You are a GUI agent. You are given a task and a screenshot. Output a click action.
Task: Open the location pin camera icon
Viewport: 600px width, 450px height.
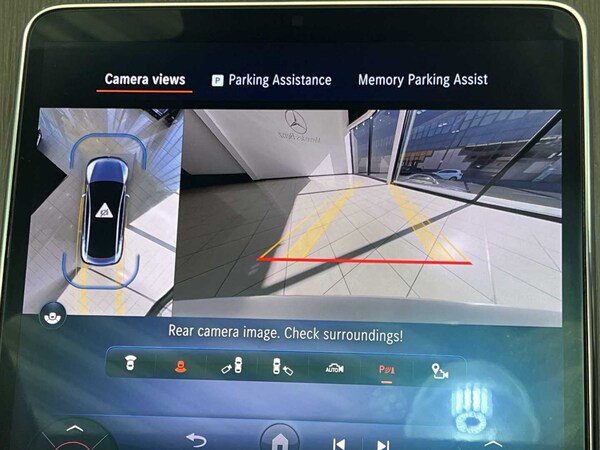438,368
